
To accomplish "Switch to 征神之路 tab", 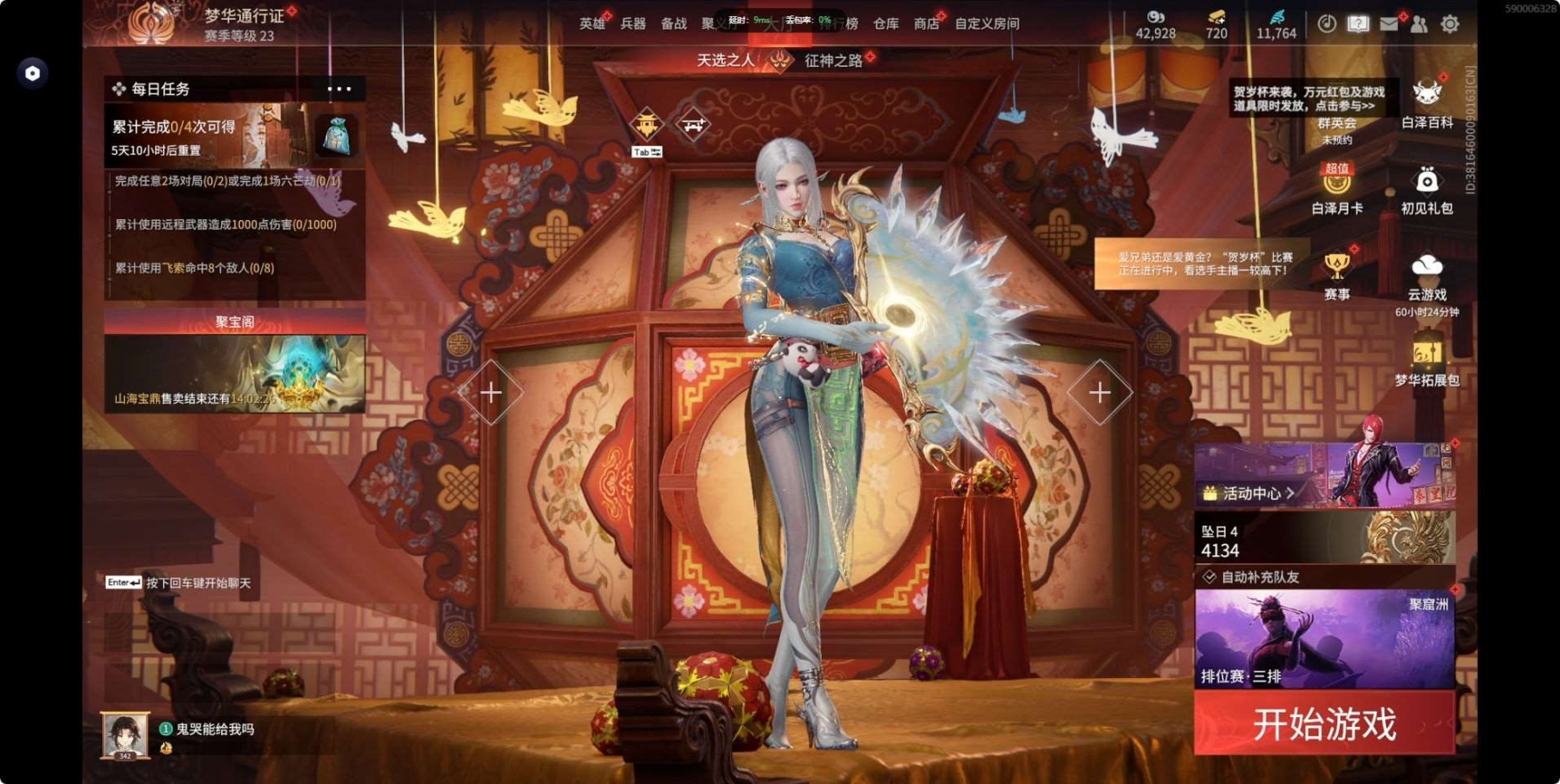I will coord(833,61).
